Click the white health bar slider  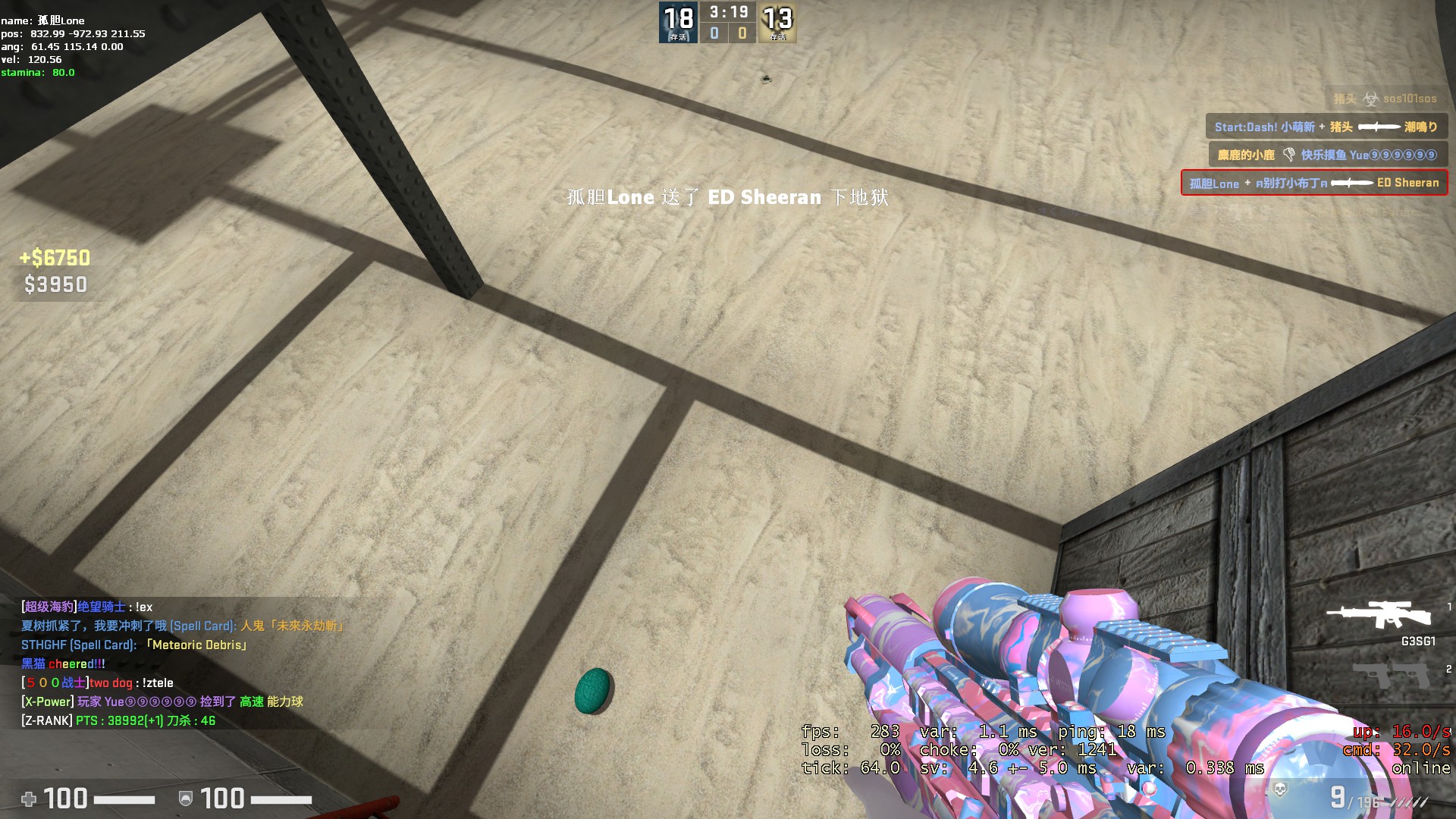tap(125, 799)
